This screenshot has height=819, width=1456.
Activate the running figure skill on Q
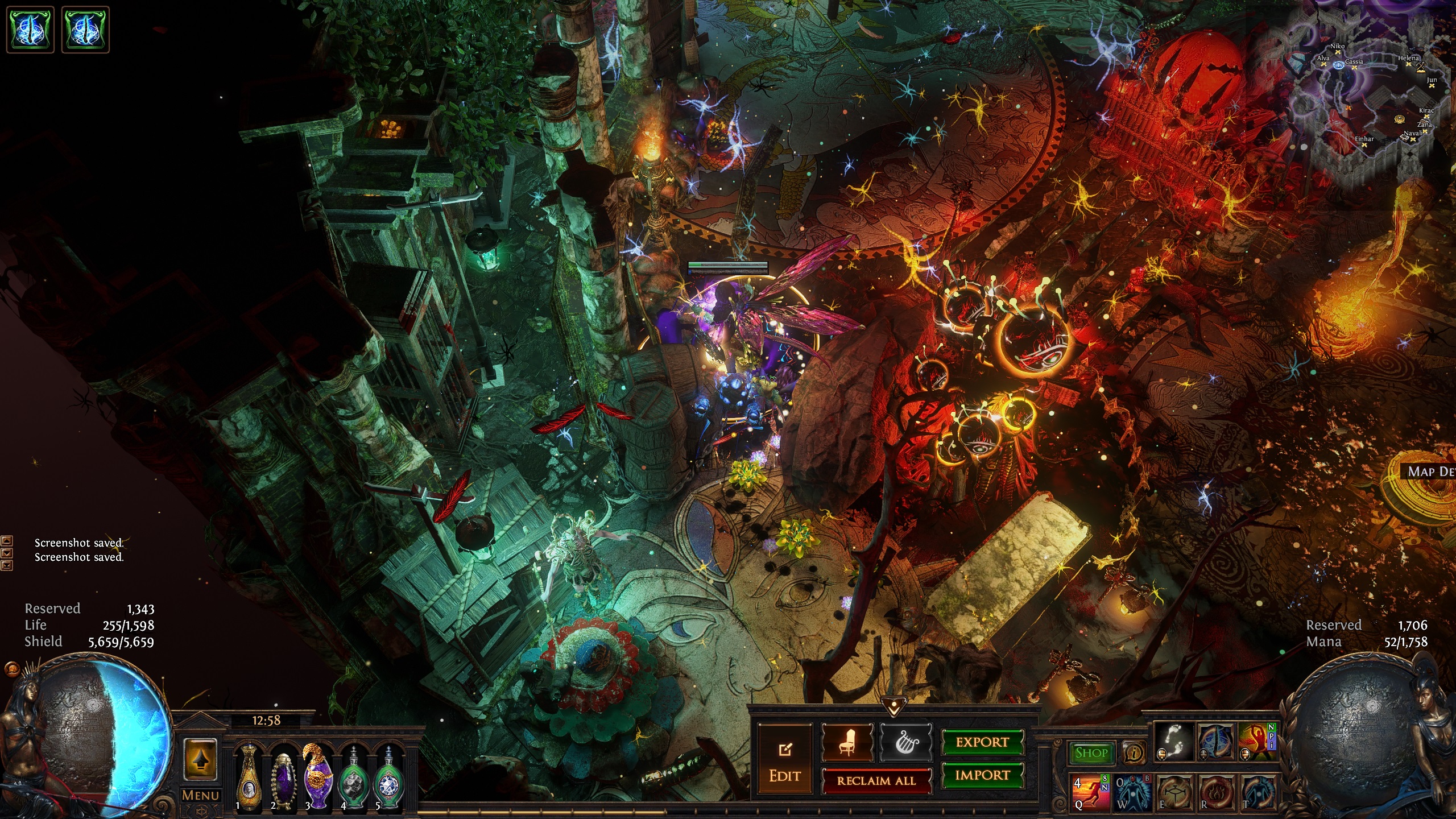[1090, 791]
